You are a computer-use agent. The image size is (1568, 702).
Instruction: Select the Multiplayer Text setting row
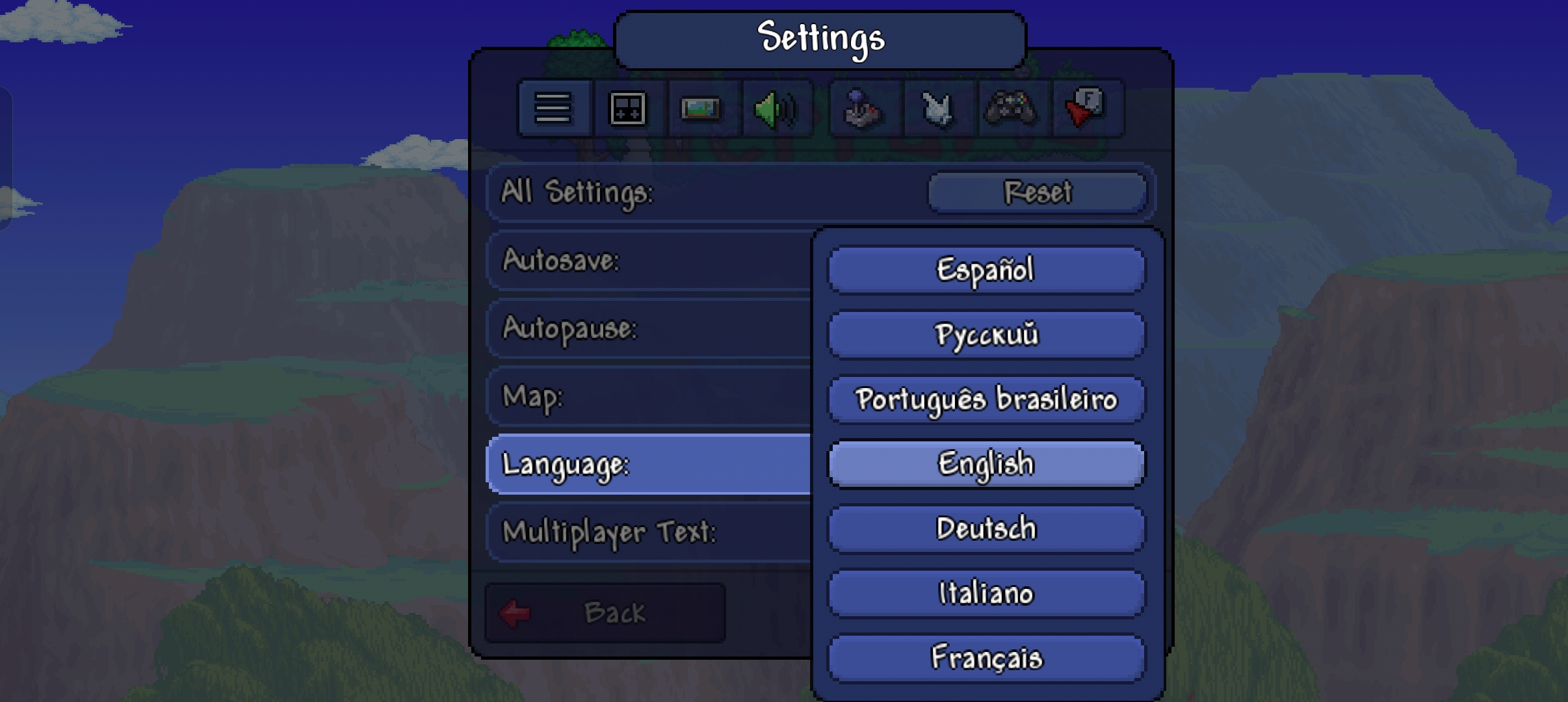point(649,532)
